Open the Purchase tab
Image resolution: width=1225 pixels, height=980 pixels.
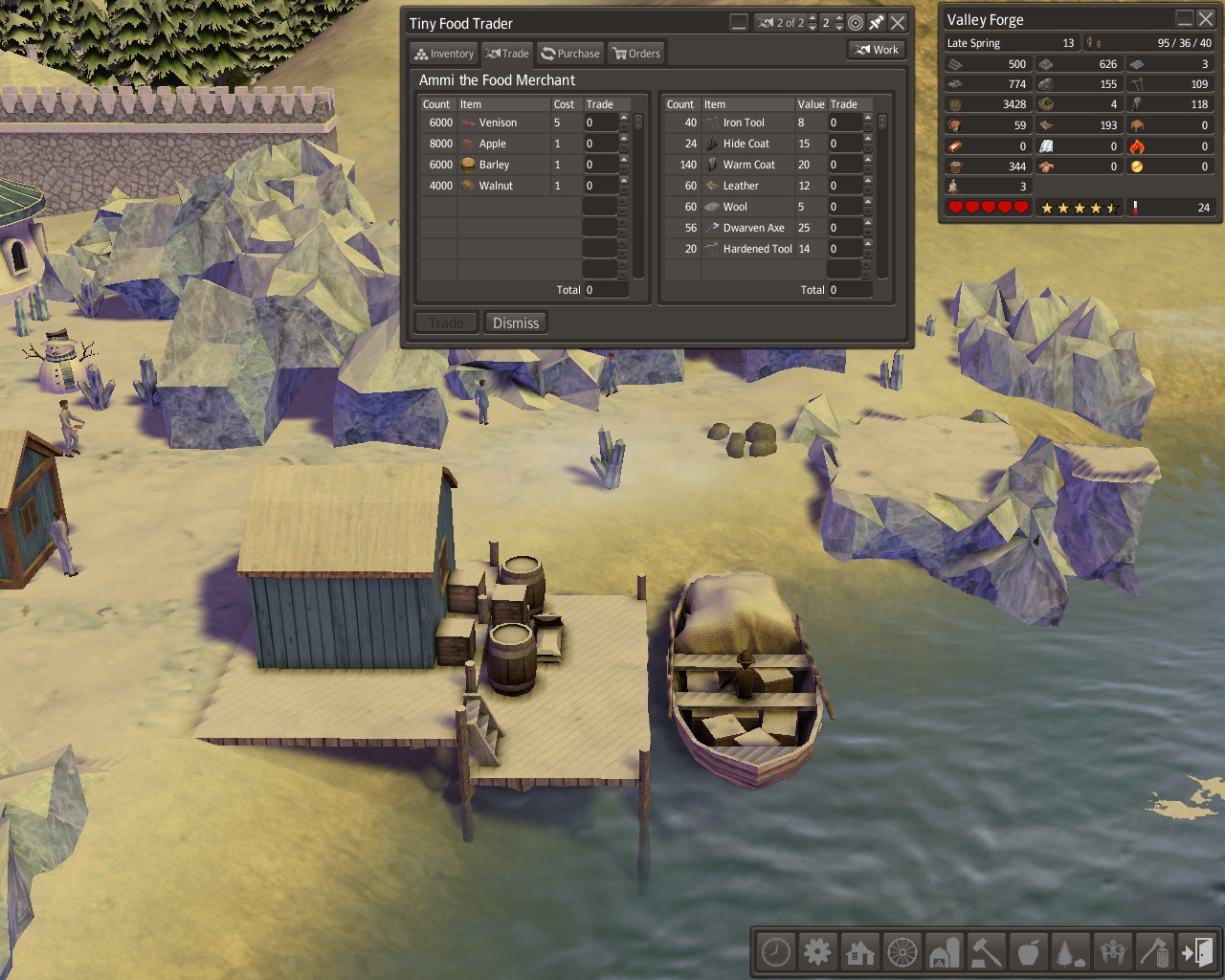point(569,54)
